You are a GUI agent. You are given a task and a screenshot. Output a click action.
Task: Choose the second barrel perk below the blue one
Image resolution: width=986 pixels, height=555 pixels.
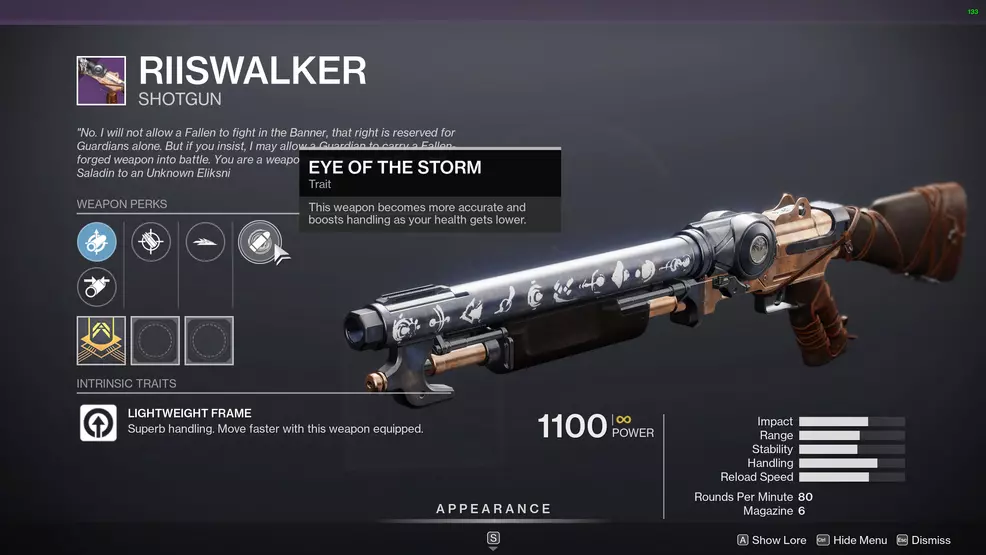pos(97,288)
